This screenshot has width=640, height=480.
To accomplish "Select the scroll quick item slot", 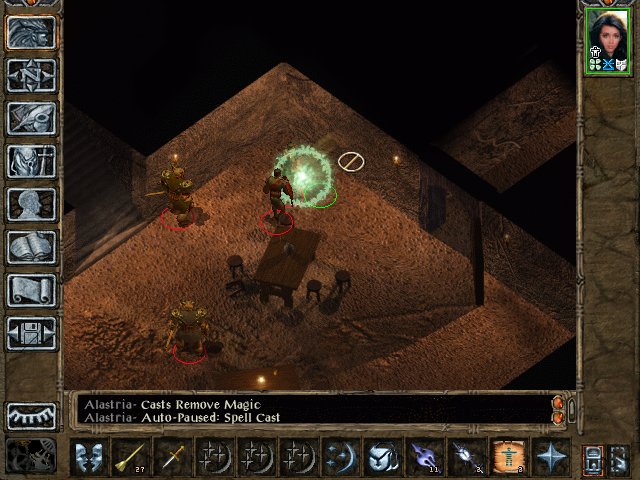I will point(510,456).
